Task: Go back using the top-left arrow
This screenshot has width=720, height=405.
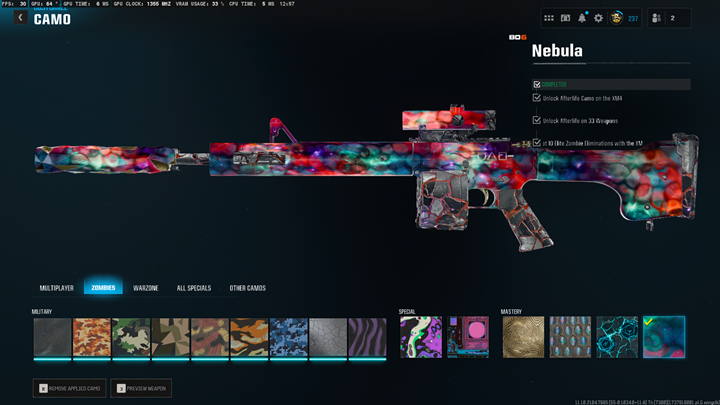Action: coord(20,18)
